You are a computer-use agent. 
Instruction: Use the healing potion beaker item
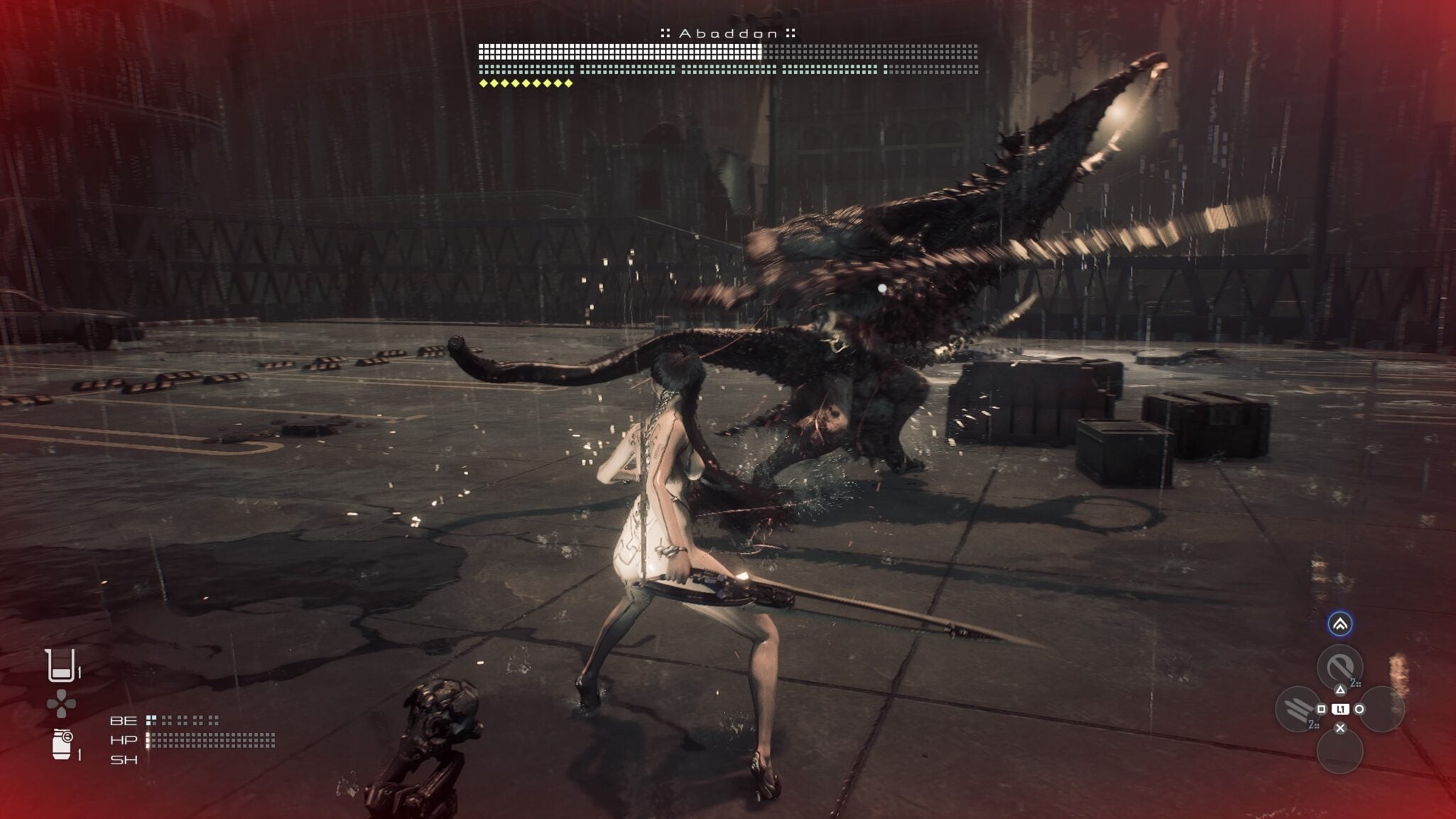tap(61, 666)
